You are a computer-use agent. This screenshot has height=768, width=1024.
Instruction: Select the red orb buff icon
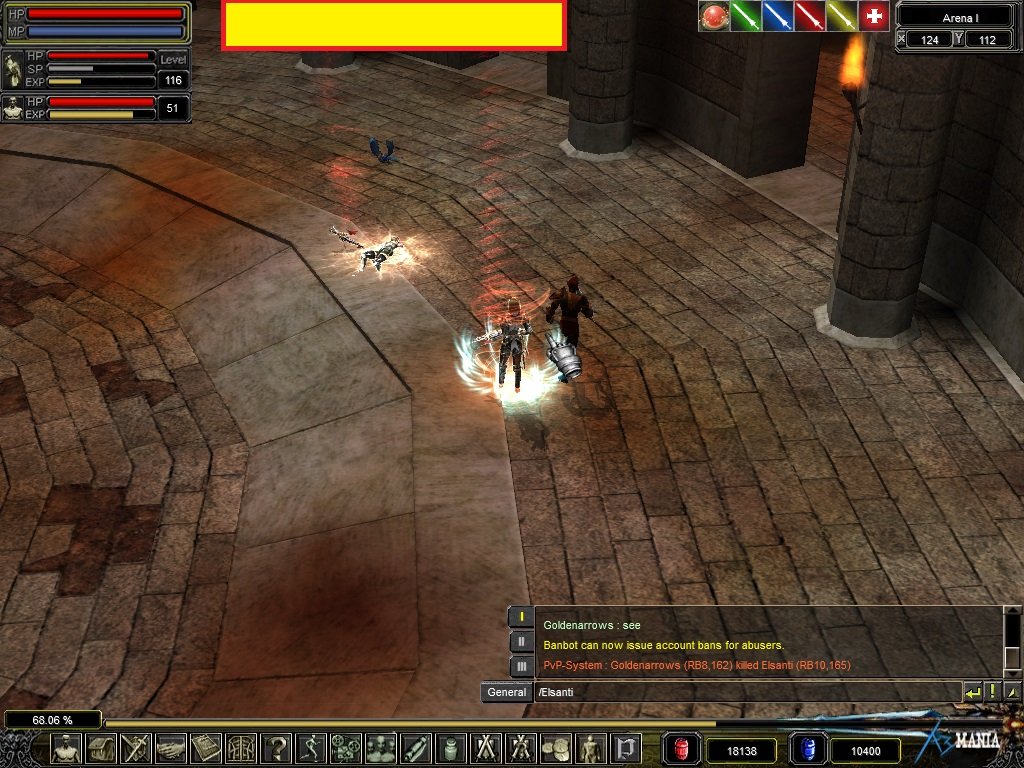713,16
